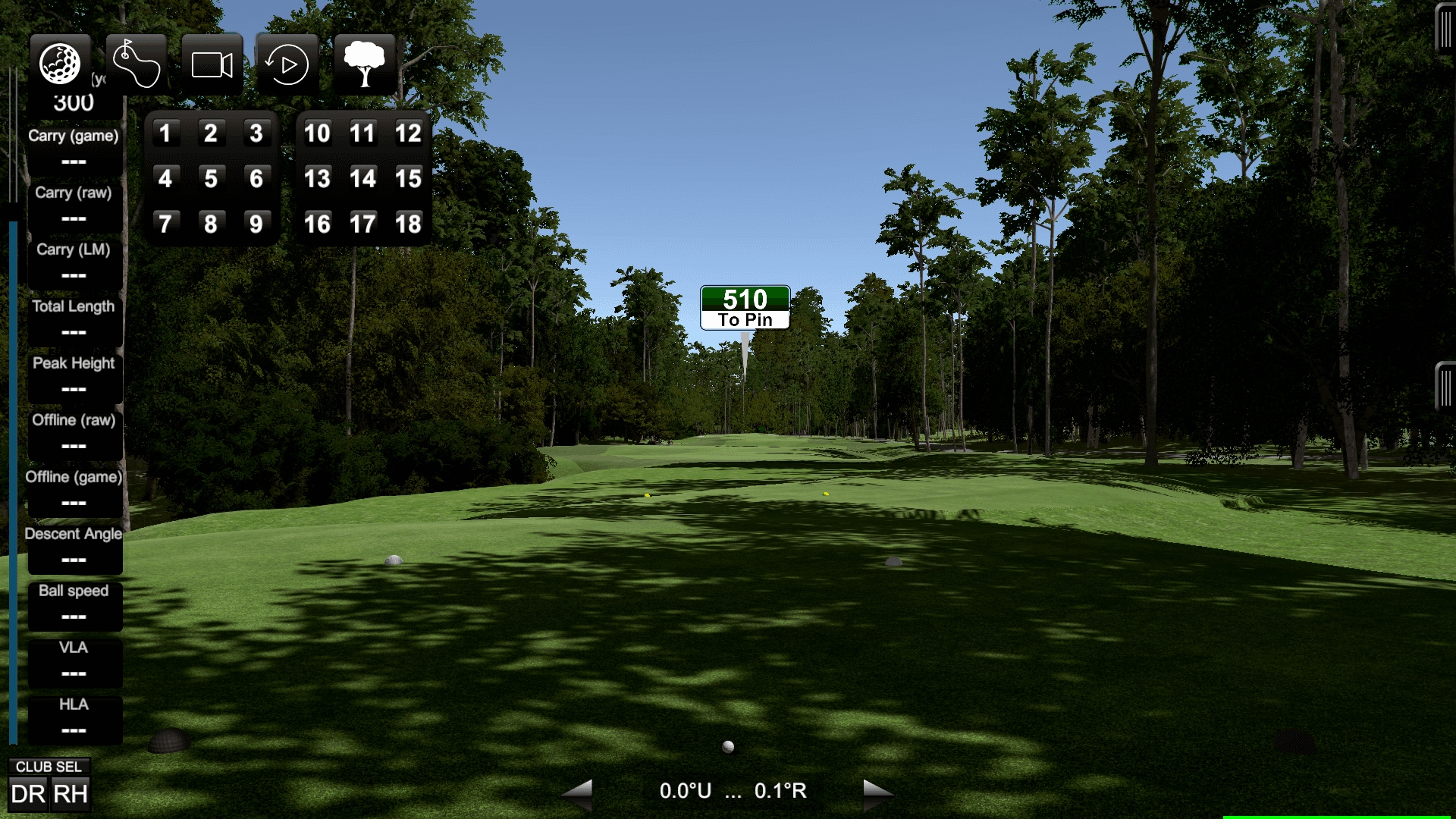Viewport: 1456px width, 819px height.
Task: Switch handedness with the RH toggle
Action: tap(70, 793)
